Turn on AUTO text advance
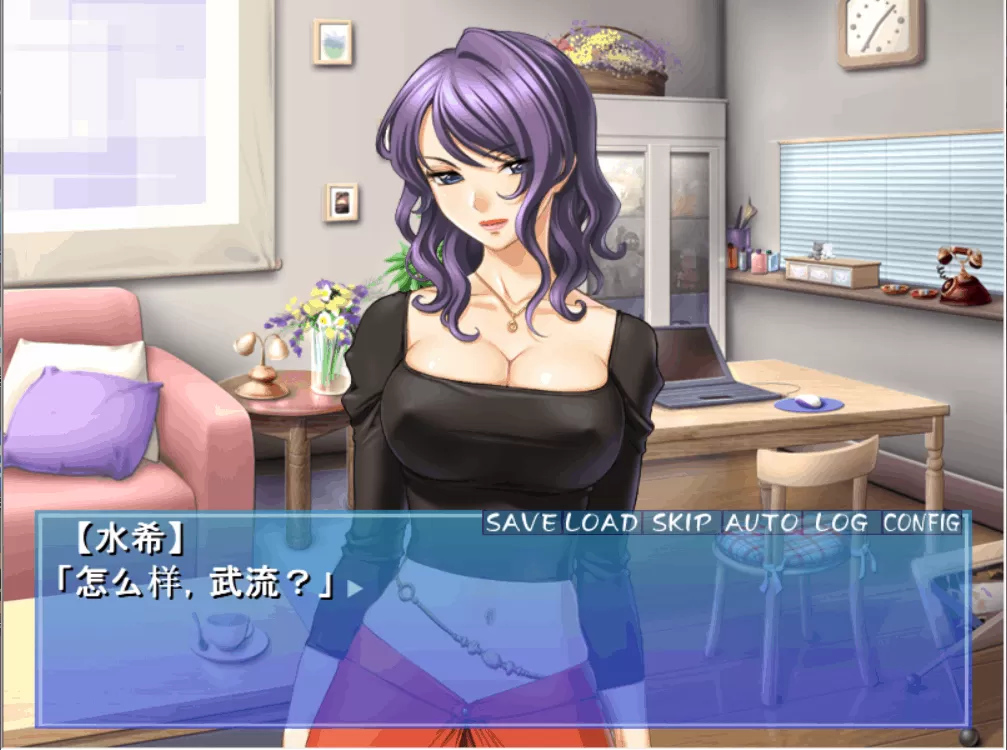The height and width of the screenshot is (750, 1007). point(762,523)
